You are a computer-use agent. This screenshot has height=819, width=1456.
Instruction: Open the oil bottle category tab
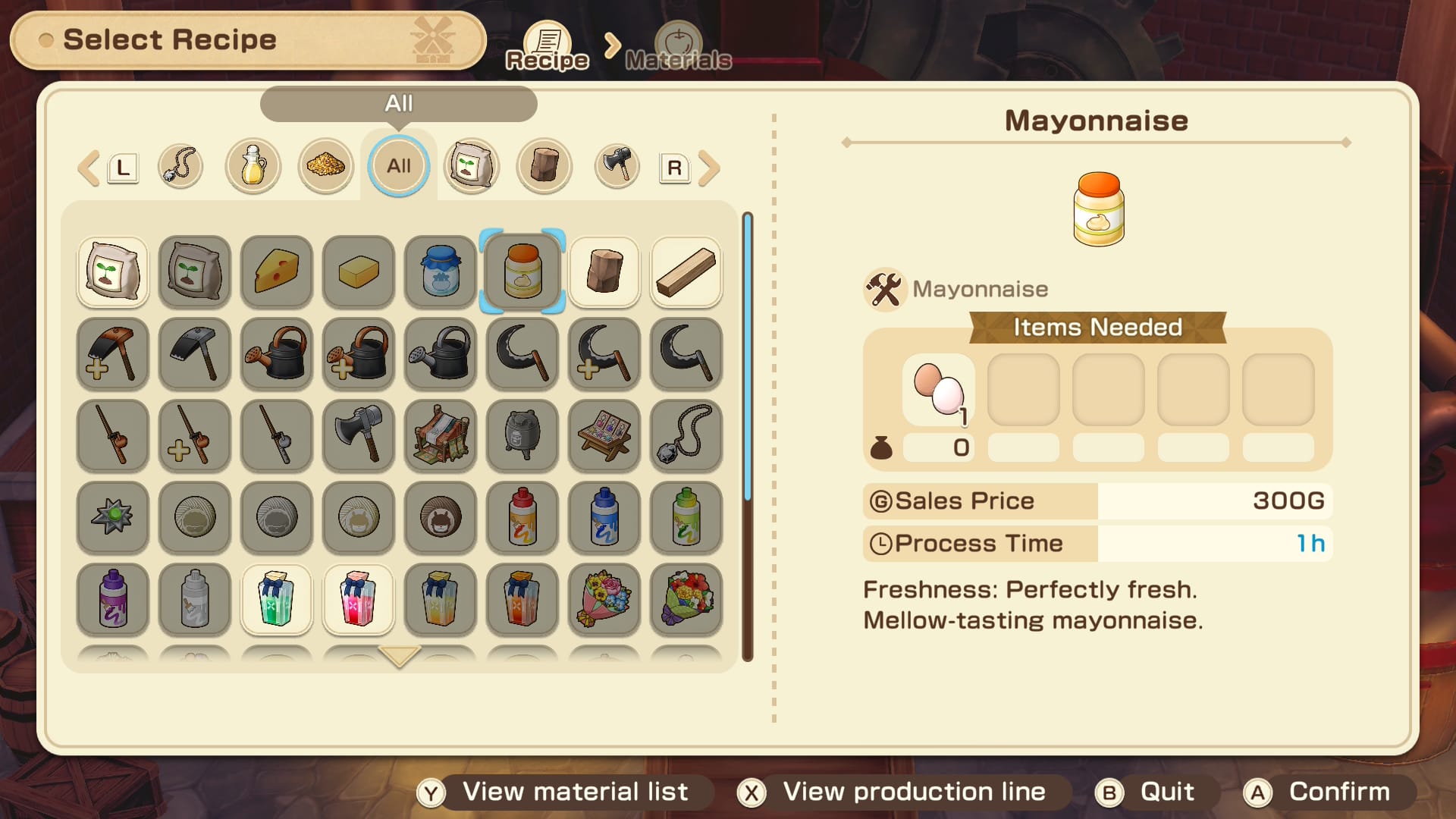point(253,166)
